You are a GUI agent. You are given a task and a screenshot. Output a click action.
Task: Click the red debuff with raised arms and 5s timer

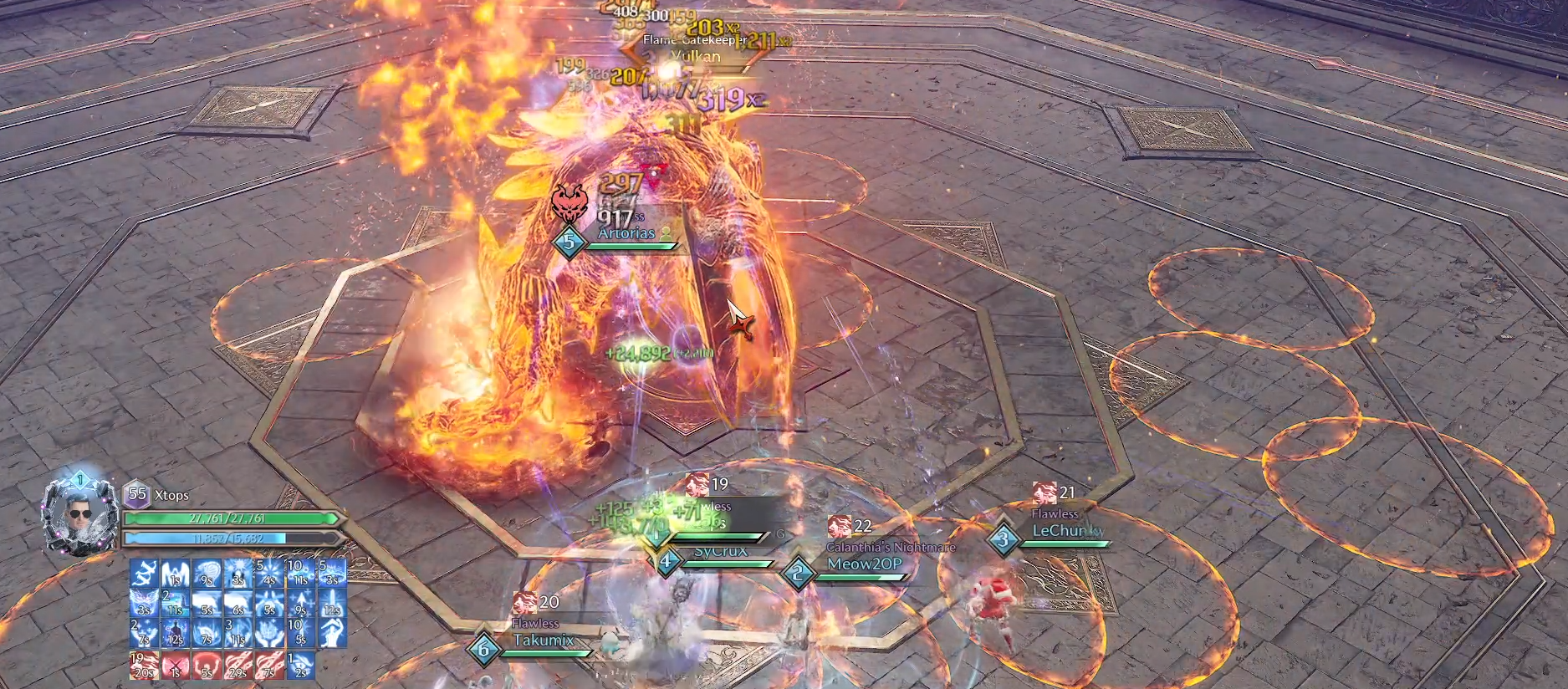pyautogui.click(x=206, y=665)
